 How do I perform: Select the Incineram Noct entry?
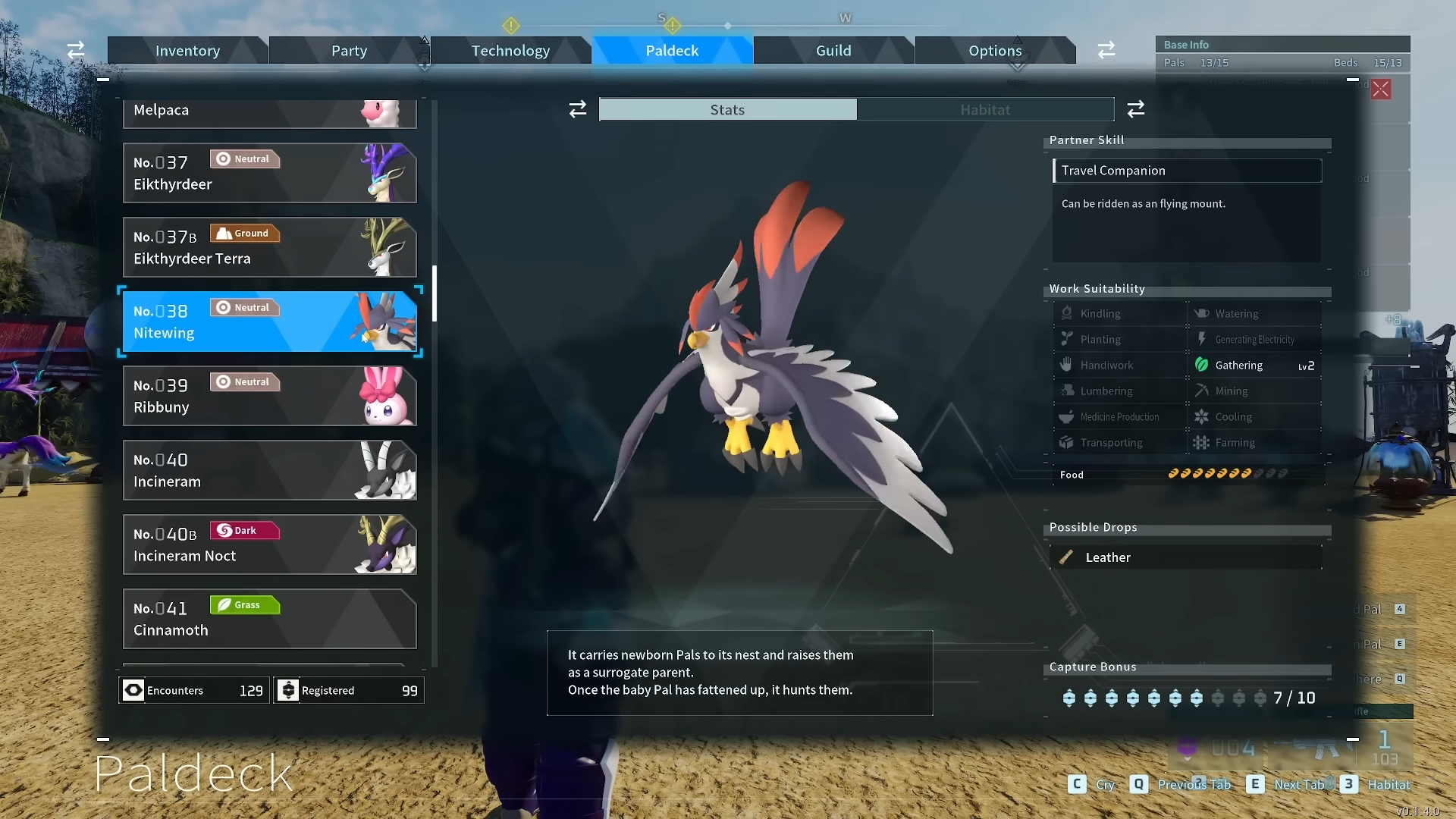269,544
